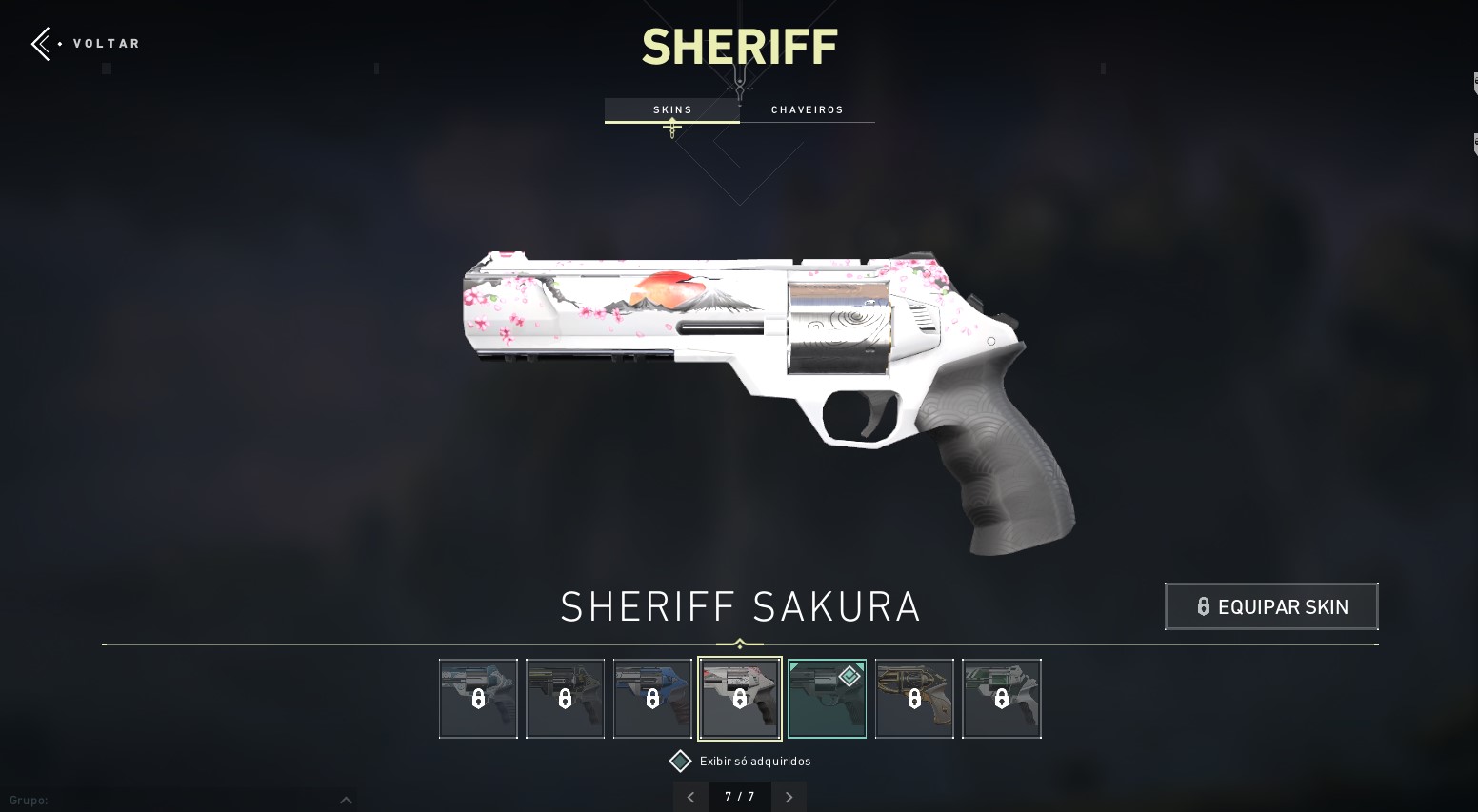Select the SKINS tab
Image resolution: width=1478 pixels, height=812 pixels.
tap(672, 109)
